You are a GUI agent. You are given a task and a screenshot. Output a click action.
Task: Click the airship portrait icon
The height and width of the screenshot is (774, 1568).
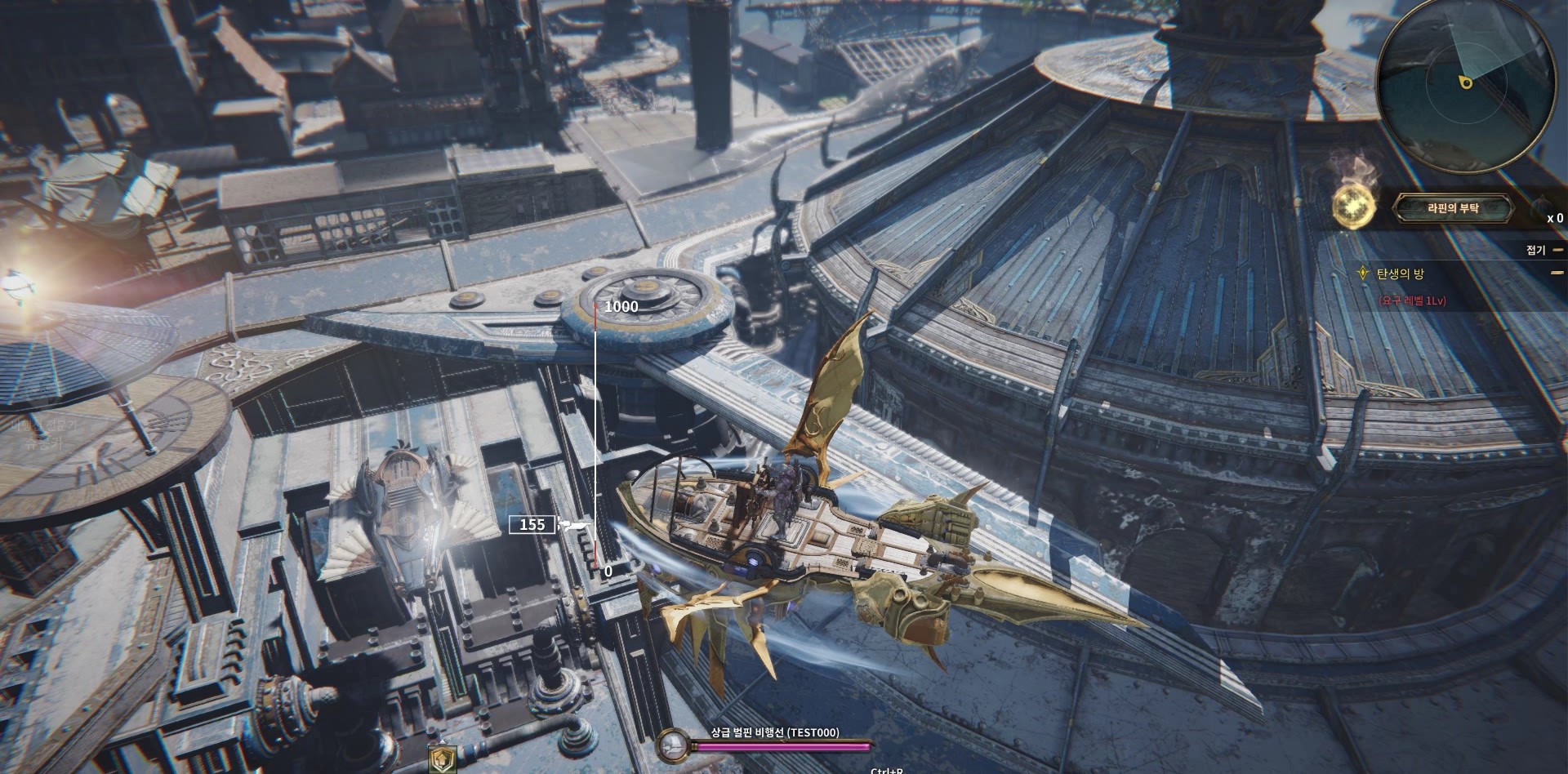673,744
